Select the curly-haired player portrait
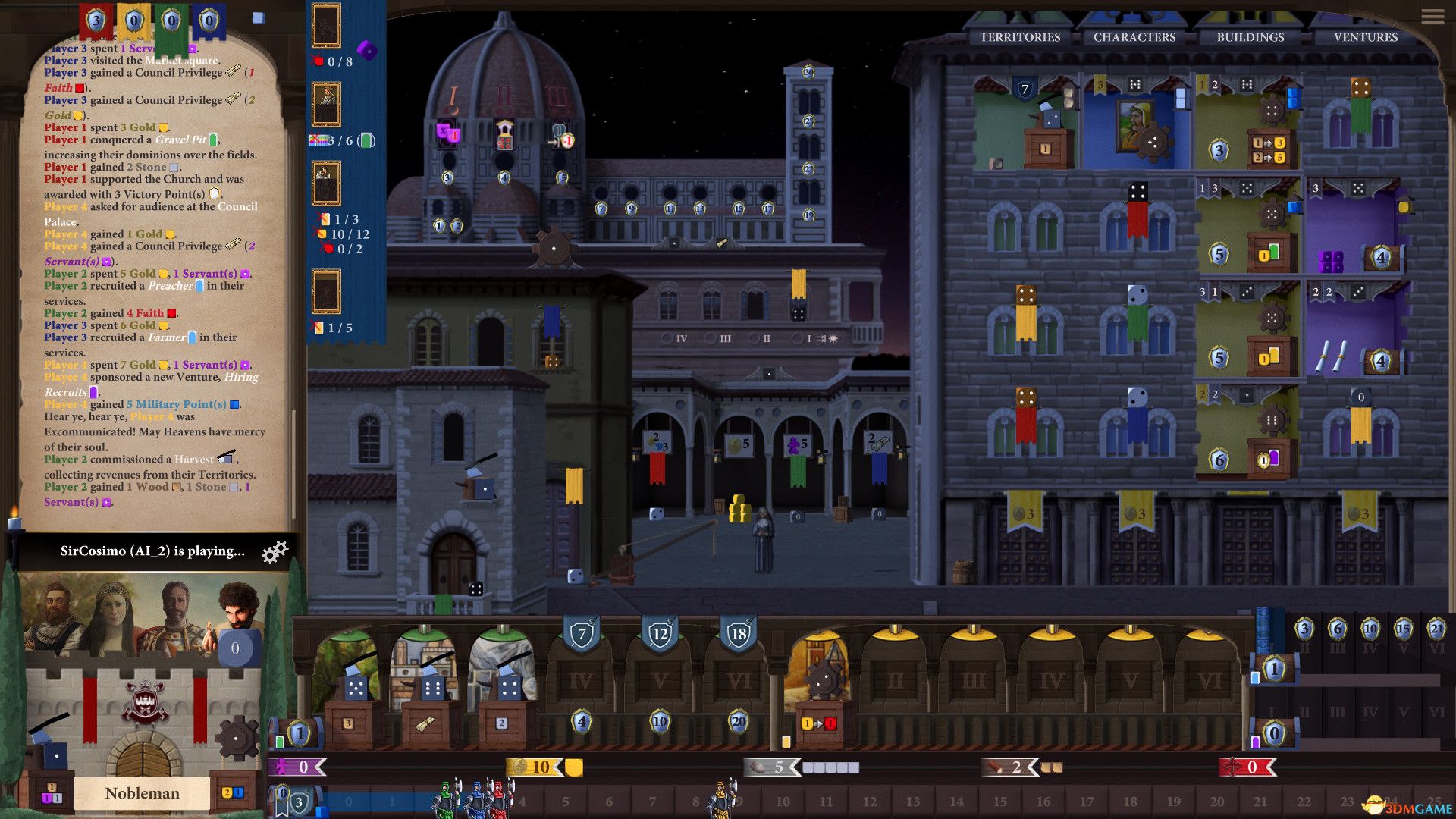Image resolution: width=1456 pixels, height=819 pixels. pos(237,607)
